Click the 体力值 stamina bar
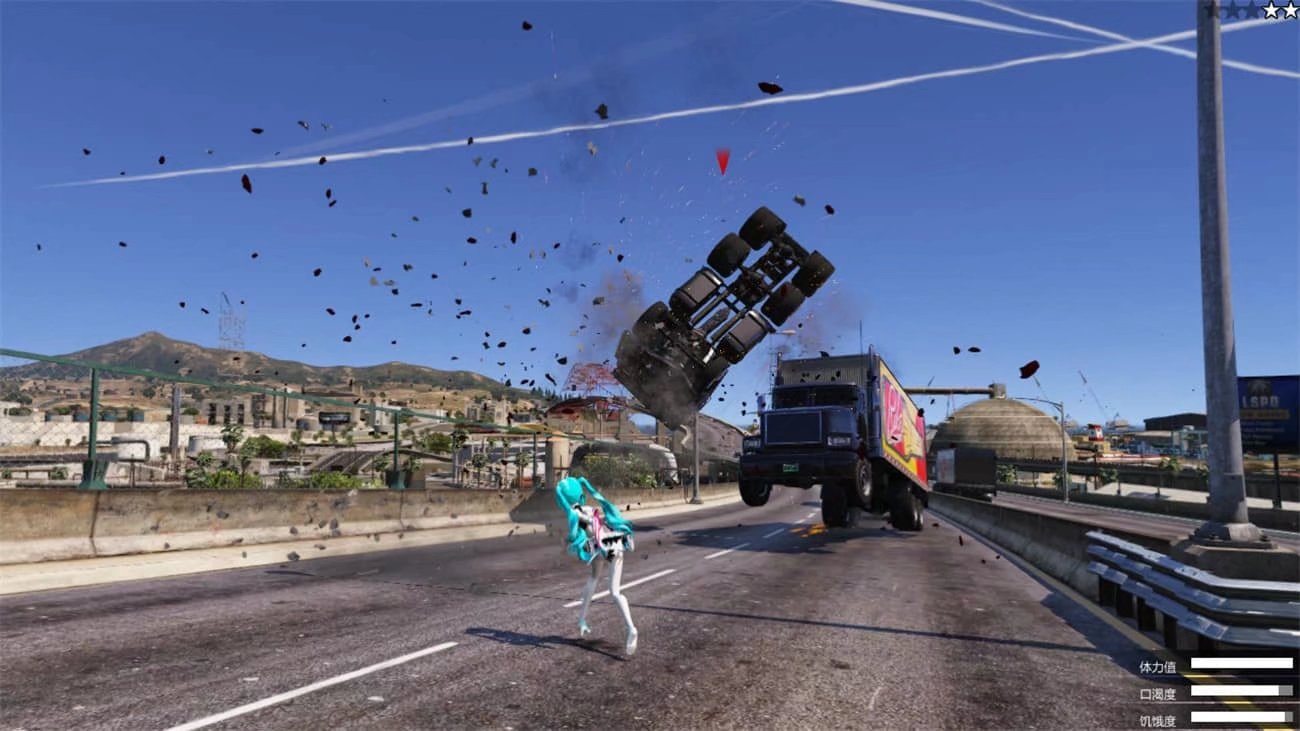 [1242, 662]
